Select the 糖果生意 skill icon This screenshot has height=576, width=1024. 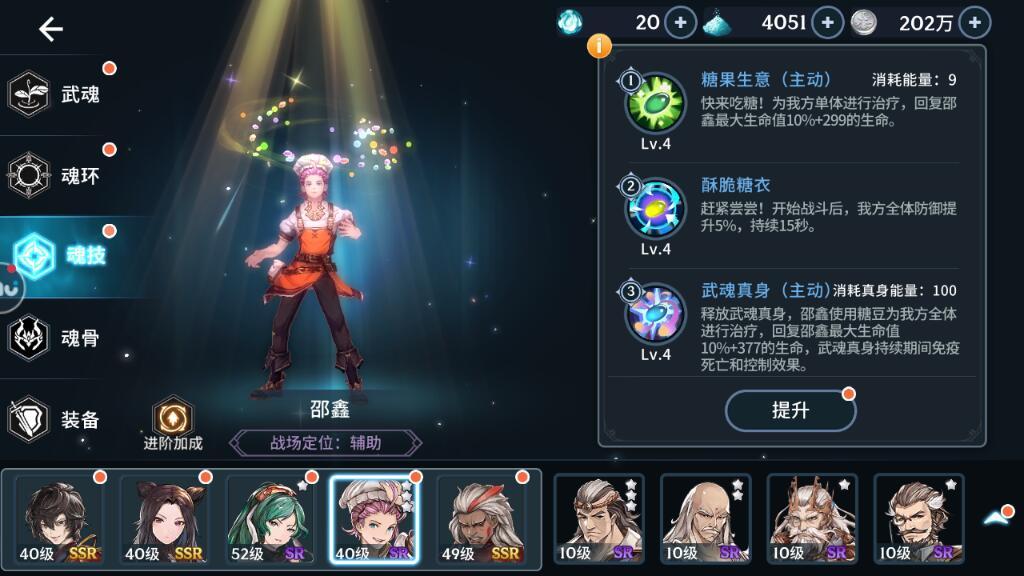point(655,102)
